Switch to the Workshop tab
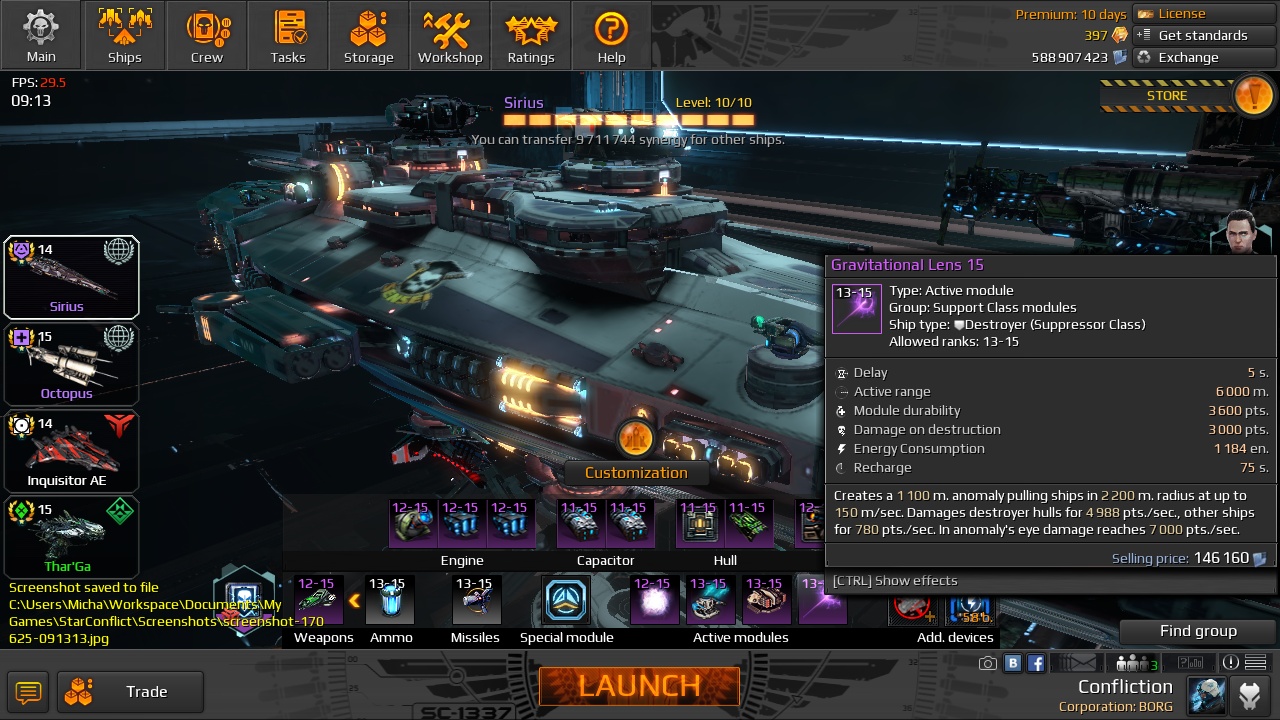This screenshot has width=1280, height=720. pos(450,35)
